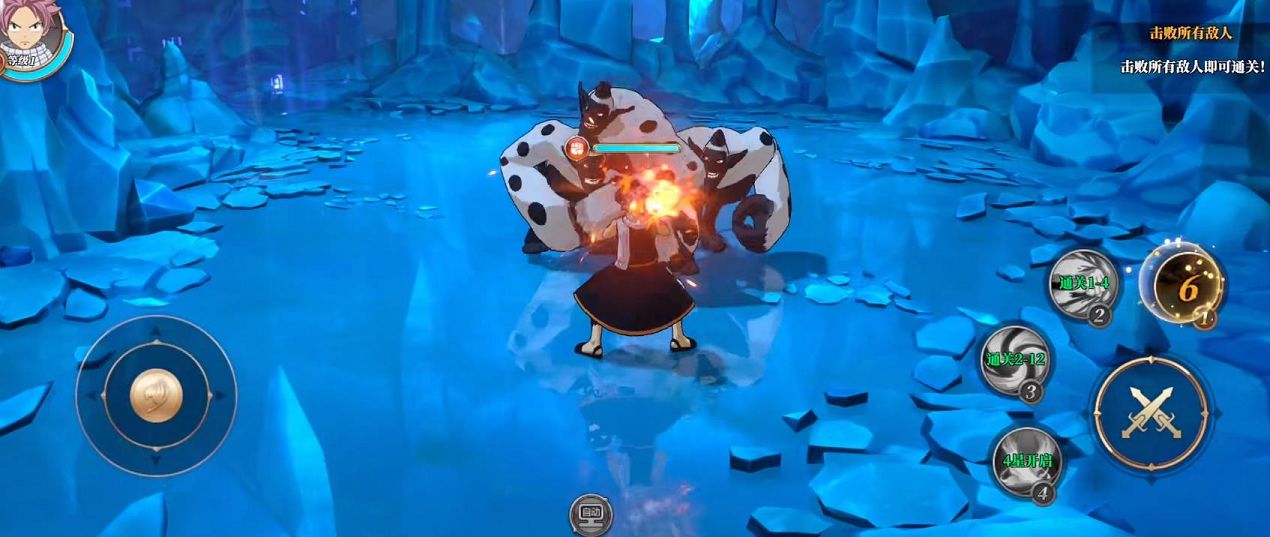Select the locked skill labeled 通关2-12
Screen dimensions: 1270x537
[1015, 360]
